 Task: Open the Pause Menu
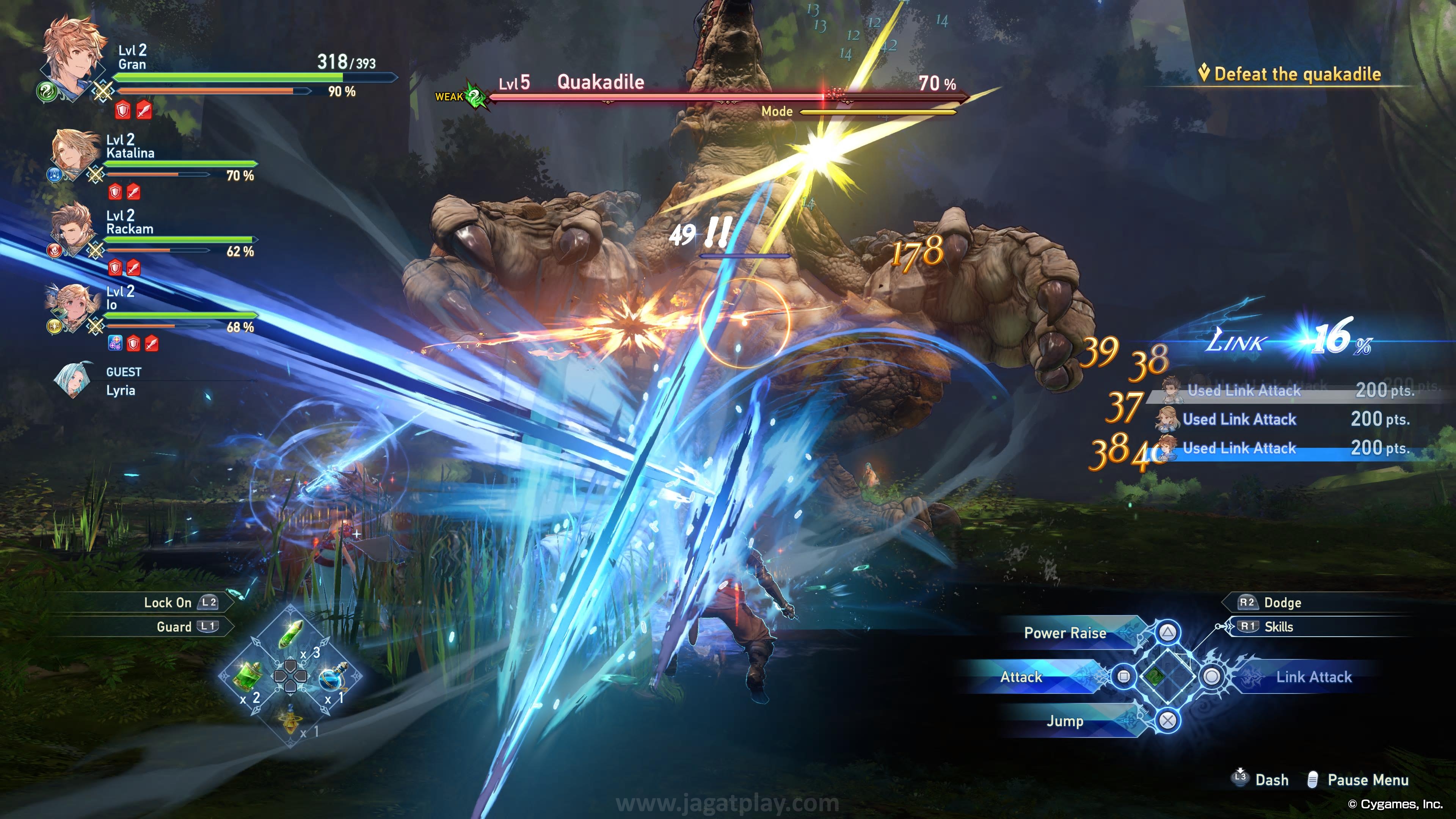[x=1367, y=780]
